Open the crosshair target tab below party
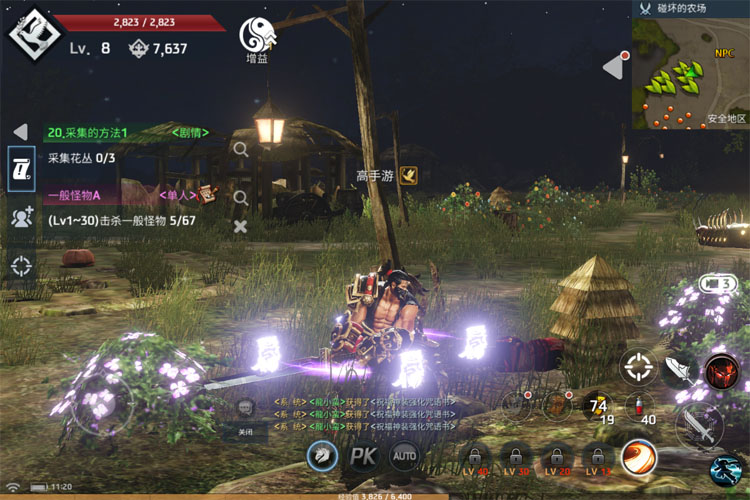Viewport: 750px width, 500px height. tap(21, 265)
